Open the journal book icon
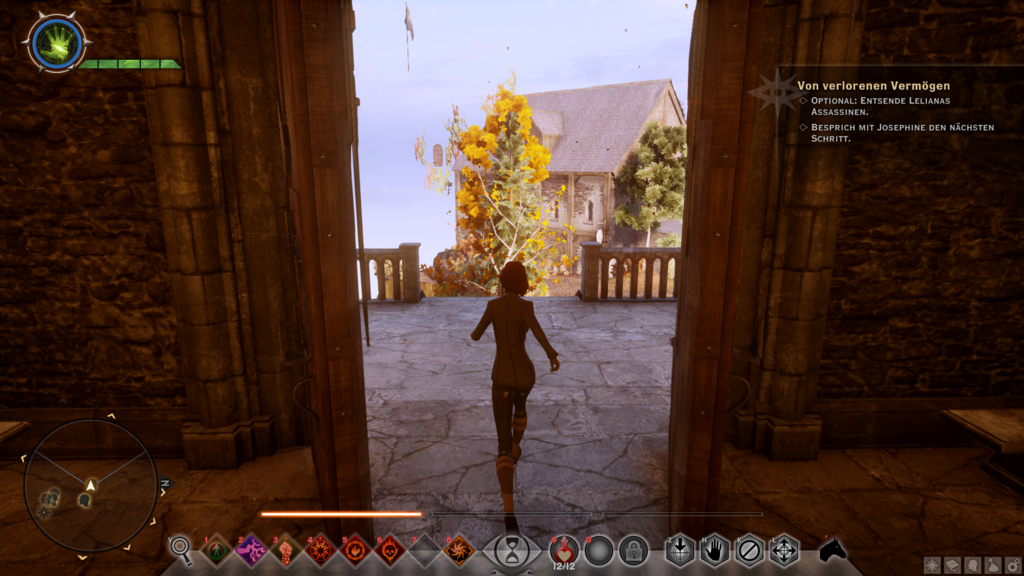The image size is (1024, 576). tap(953, 566)
